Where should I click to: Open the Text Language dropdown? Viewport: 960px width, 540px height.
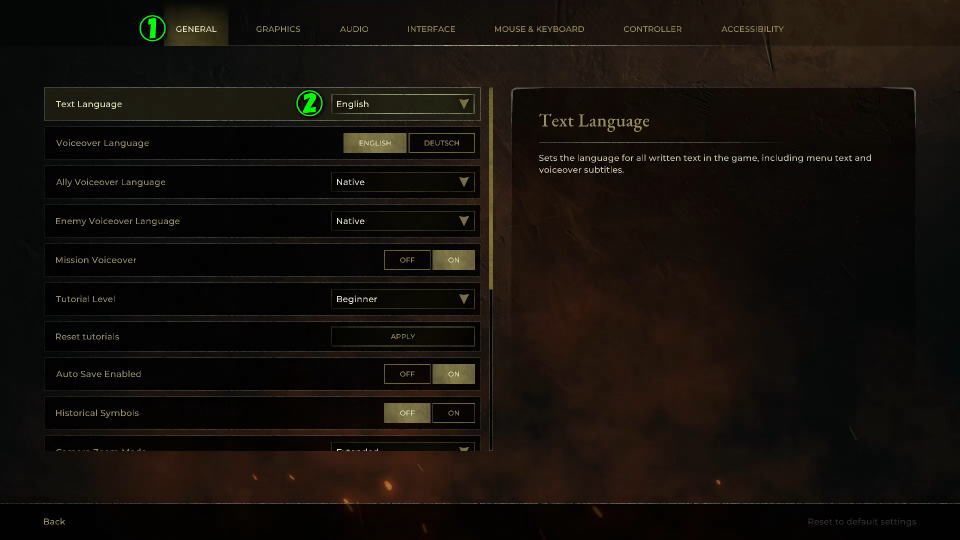tap(402, 104)
